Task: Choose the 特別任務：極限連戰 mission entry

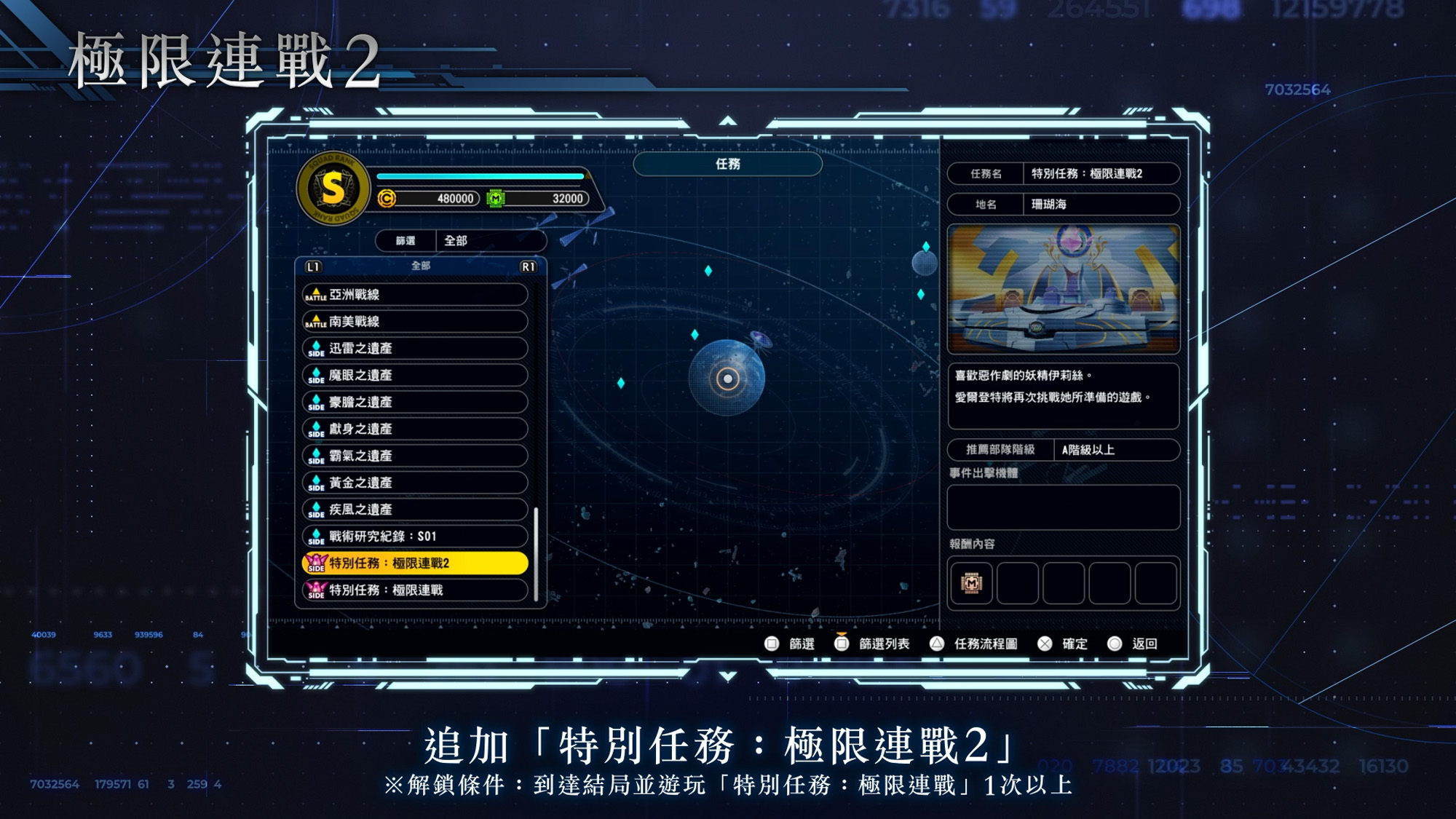Action: [414, 590]
